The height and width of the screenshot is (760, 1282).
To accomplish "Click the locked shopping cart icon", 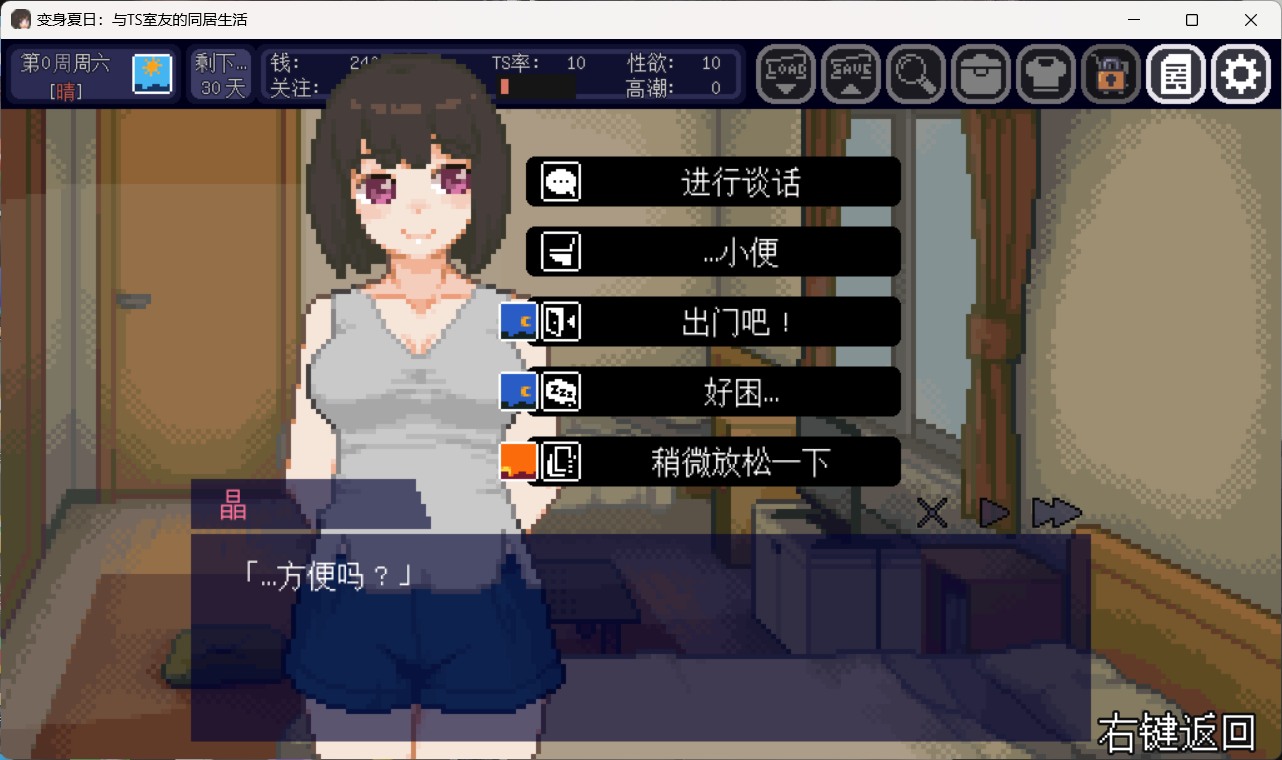I will point(1110,74).
